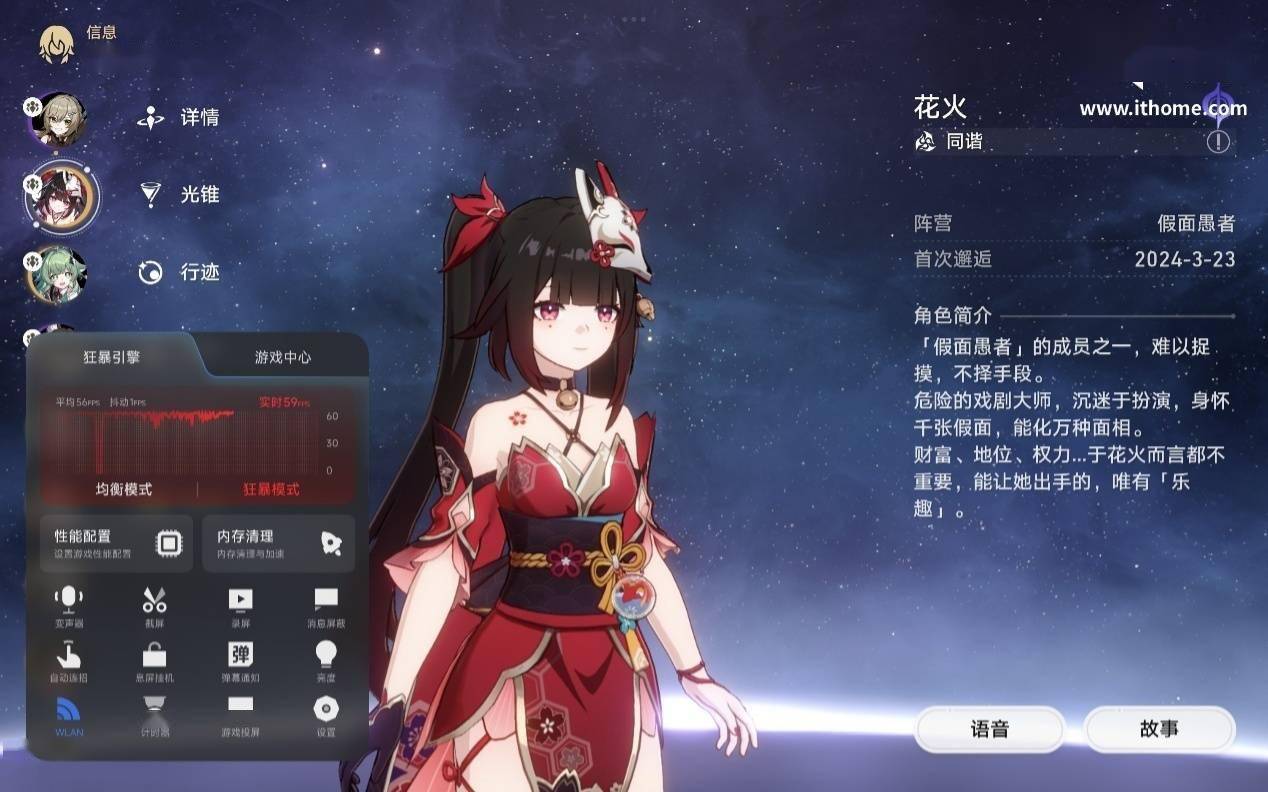Open the overlay 设置 gear icon
Viewport: 1268px width, 792px height.
(x=326, y=714)
